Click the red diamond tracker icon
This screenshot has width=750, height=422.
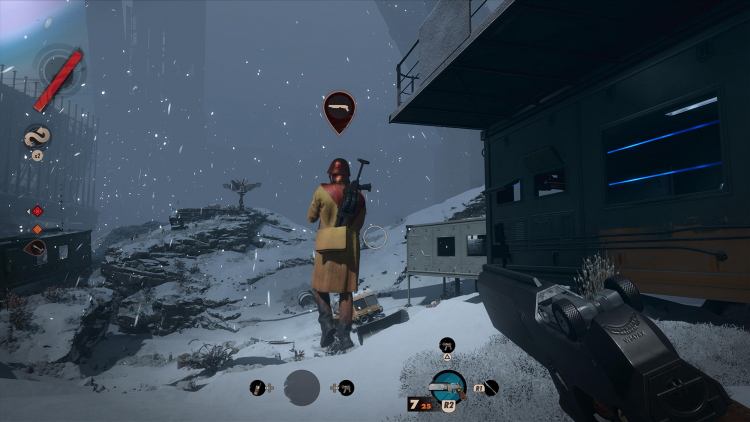coord(37,211)
